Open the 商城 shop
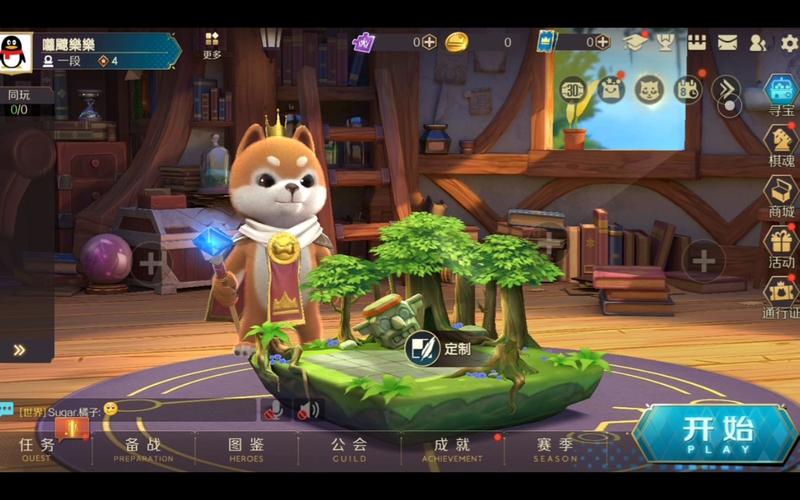Screen dimensions: 800x500 pos(780,195)
